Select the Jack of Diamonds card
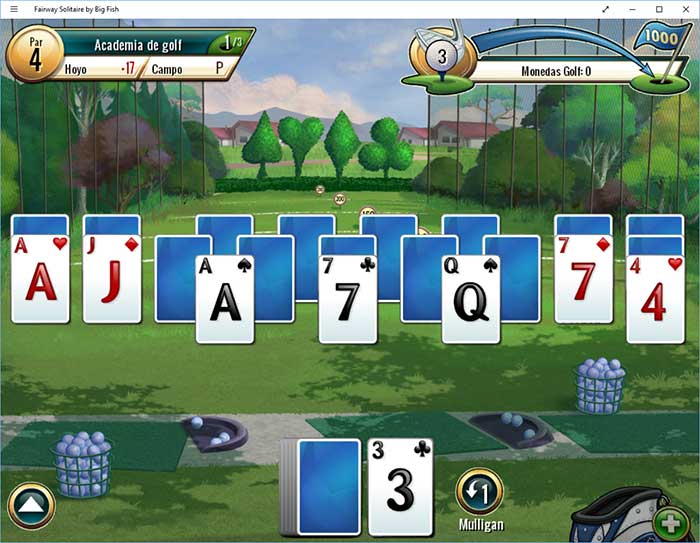The width and height of the screenshot is (700, 543). [x=112, y=279]
